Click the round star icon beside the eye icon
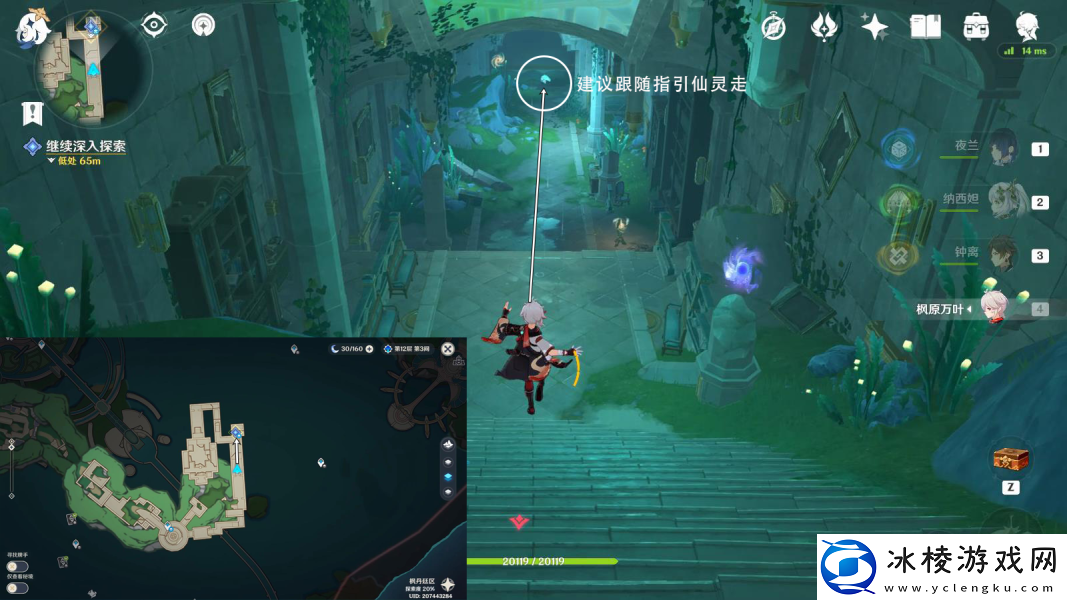This screenshot has height=600, width=1067. point(203,24)
